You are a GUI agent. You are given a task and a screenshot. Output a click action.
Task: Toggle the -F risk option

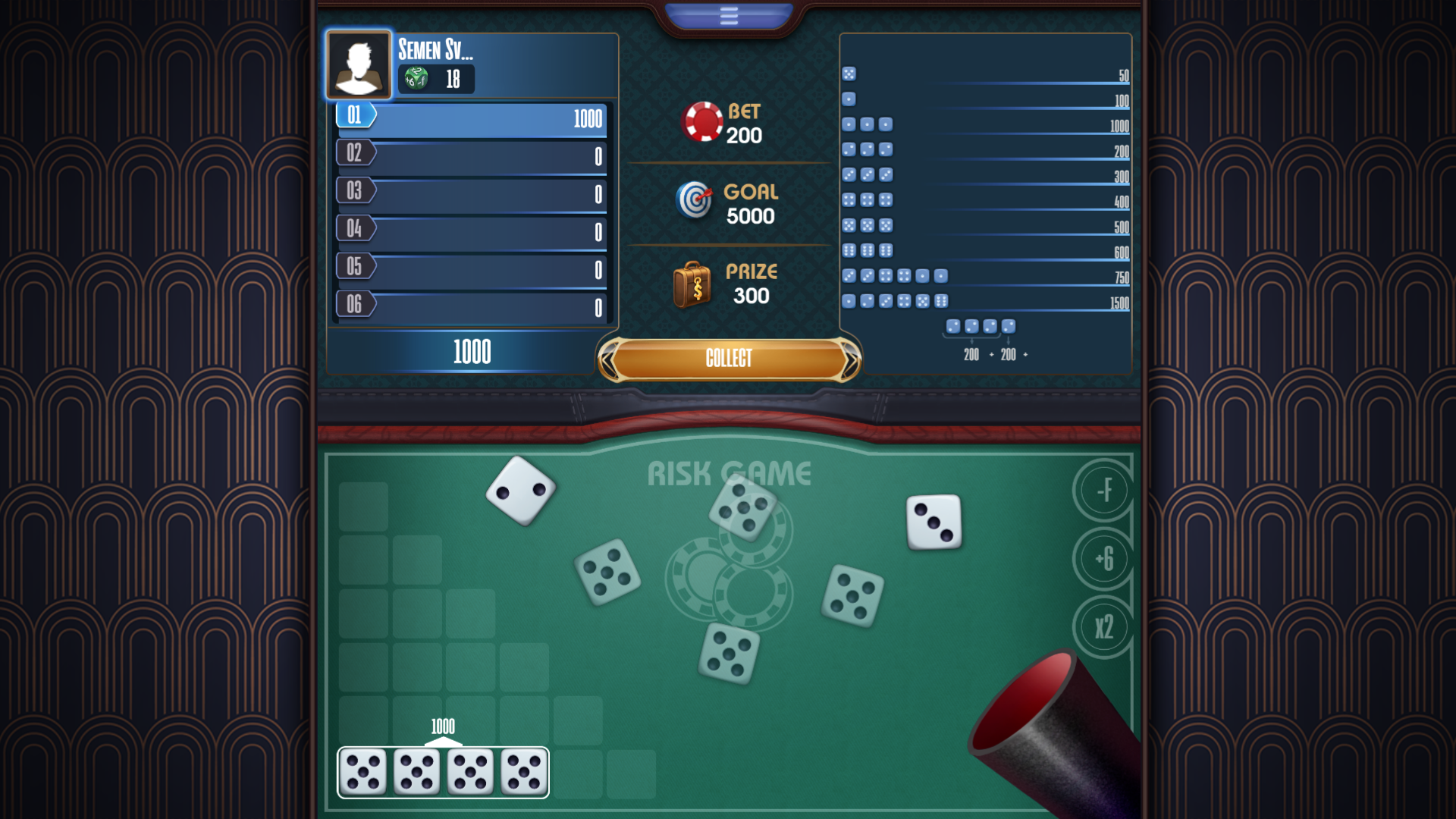[x=1104, y=489]
